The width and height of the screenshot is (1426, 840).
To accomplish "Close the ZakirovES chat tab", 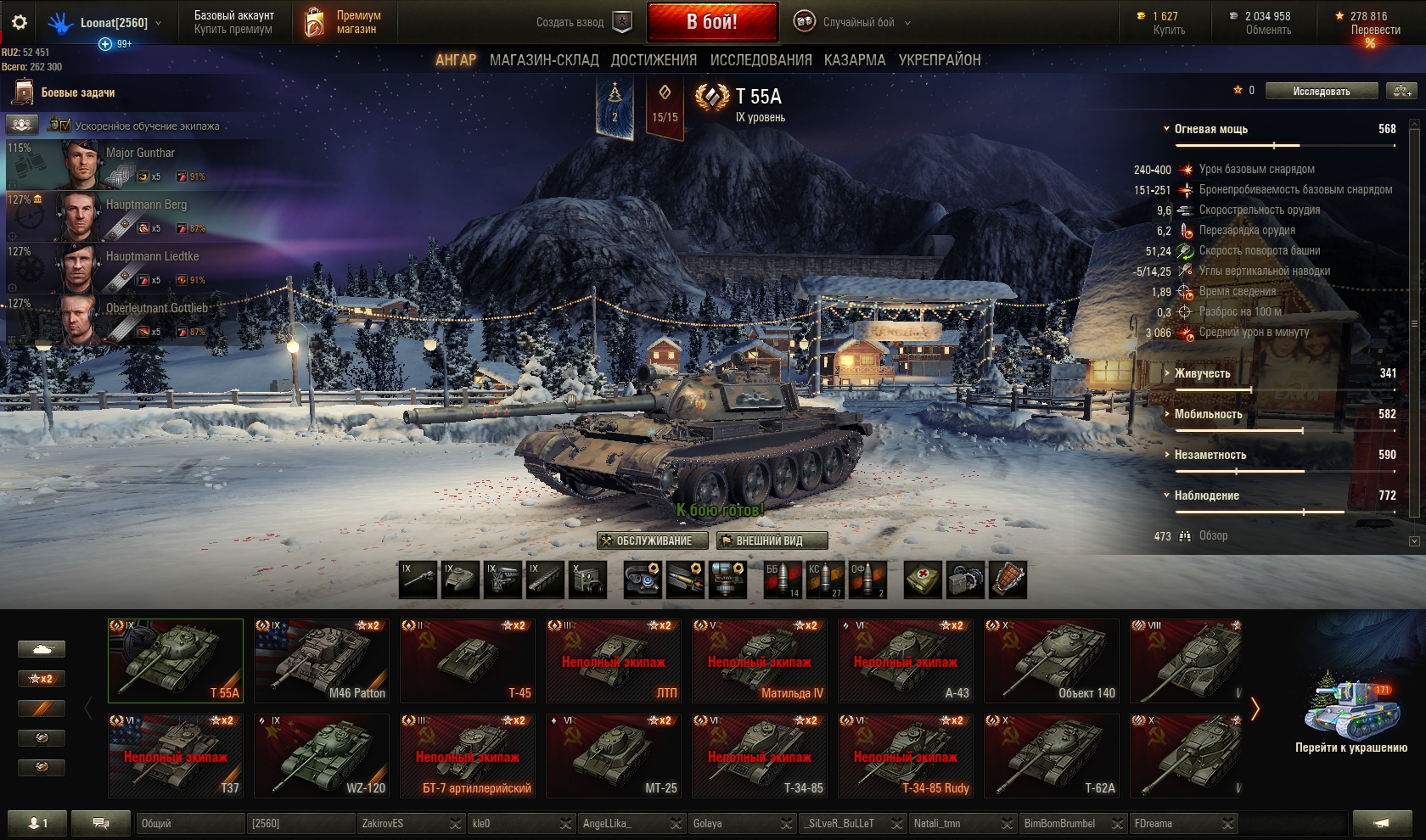I will pyautogui.click(x=455, y=824).
